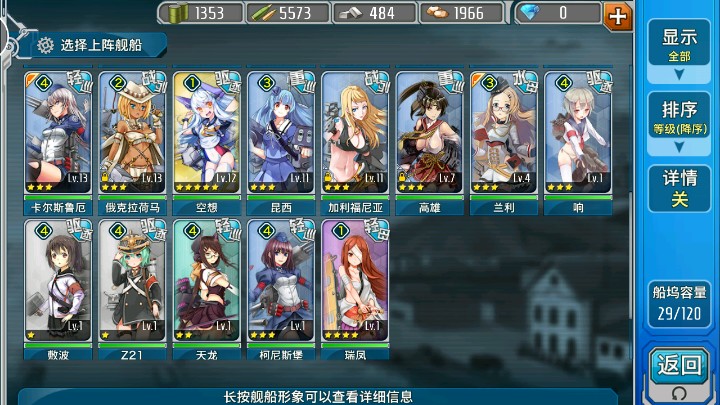The height and width of the screenshot is (405, 720).
Task: Click the 返回 back button
Action: pyautogui.click(x=680, y=370)
